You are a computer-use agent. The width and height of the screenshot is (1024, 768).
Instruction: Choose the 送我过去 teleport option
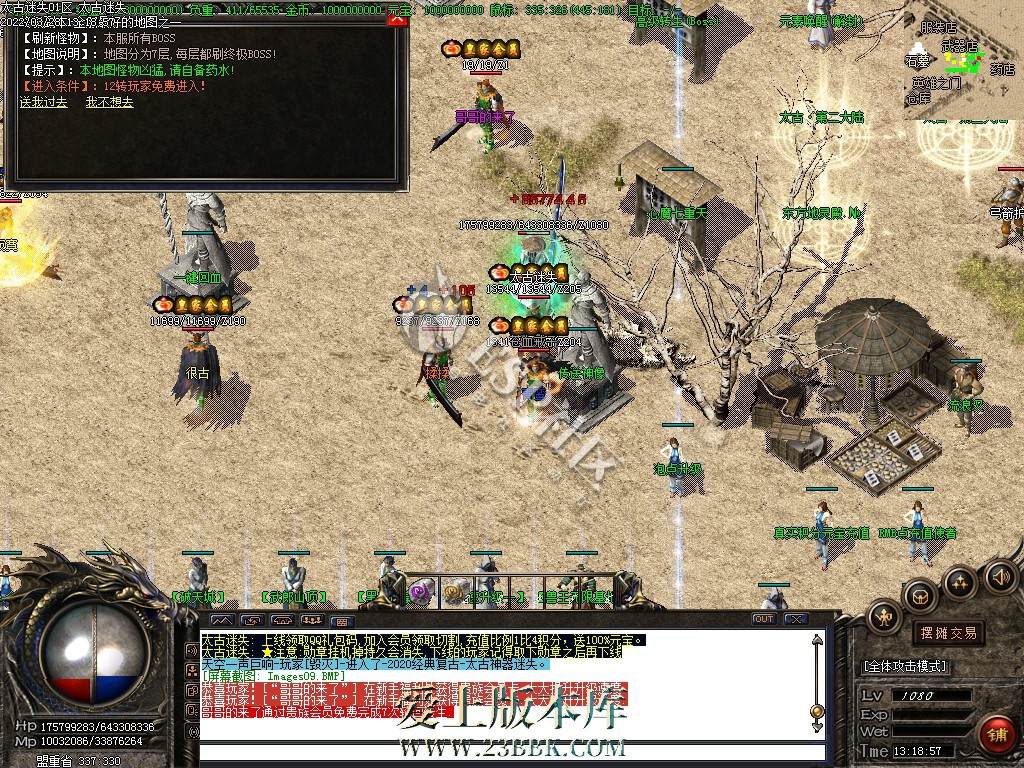pos(44,102)
